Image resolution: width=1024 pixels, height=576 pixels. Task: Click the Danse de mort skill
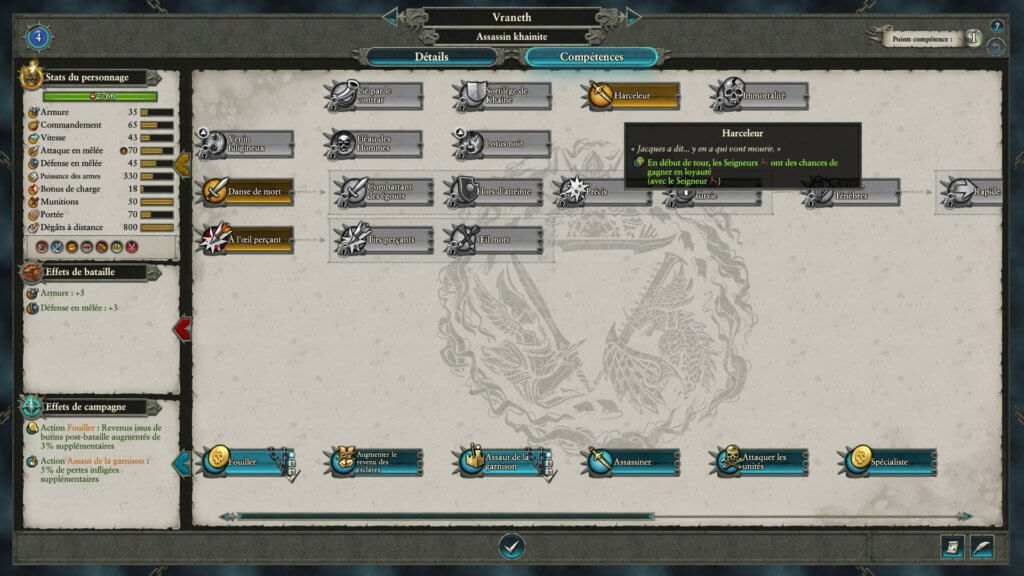(245, 192)
